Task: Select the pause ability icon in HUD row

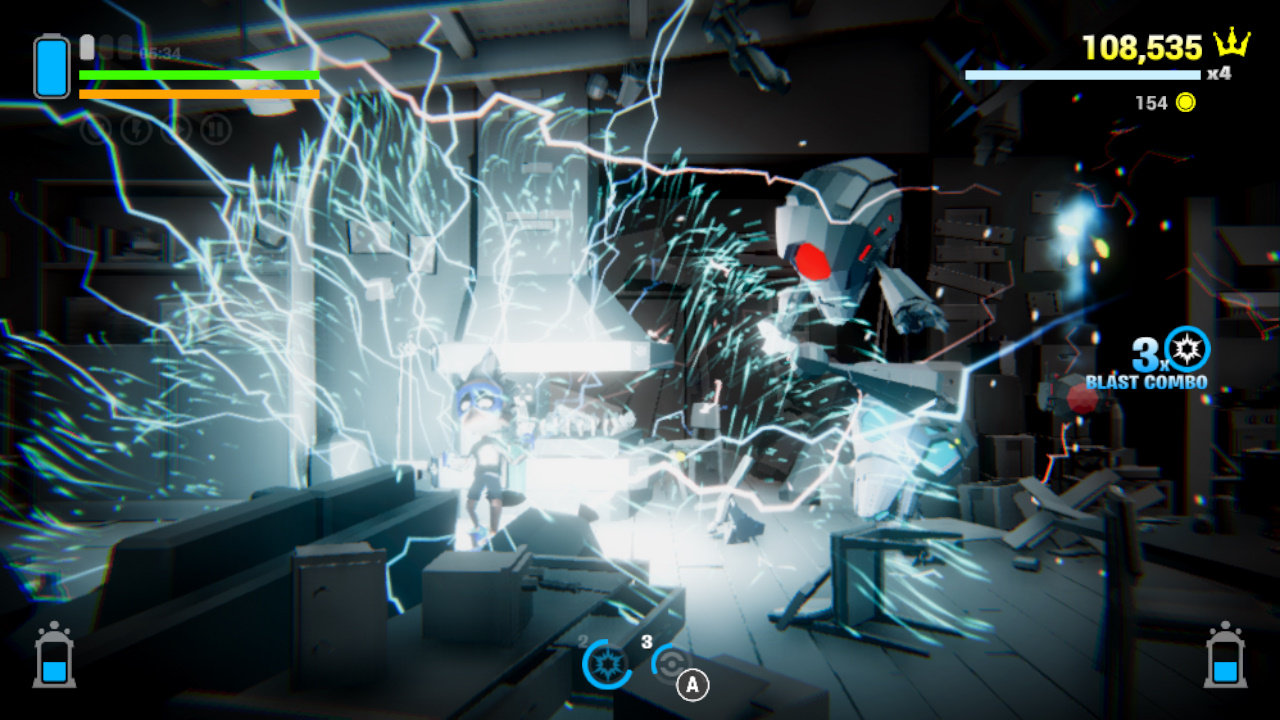Action: pyautogui.click(x=215, y=128)
